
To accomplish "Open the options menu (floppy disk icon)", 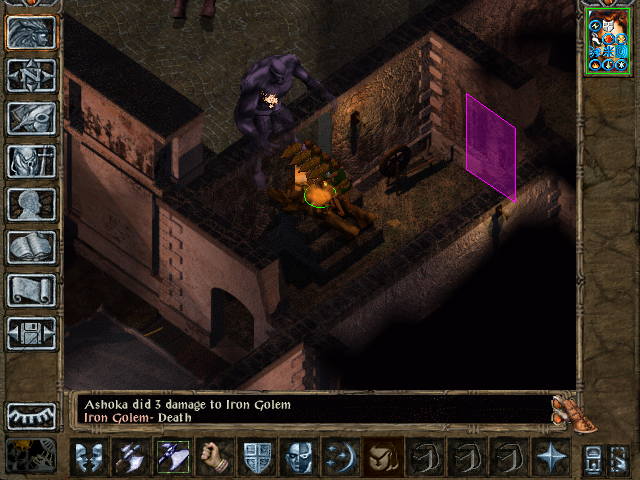I will (32, 333).
